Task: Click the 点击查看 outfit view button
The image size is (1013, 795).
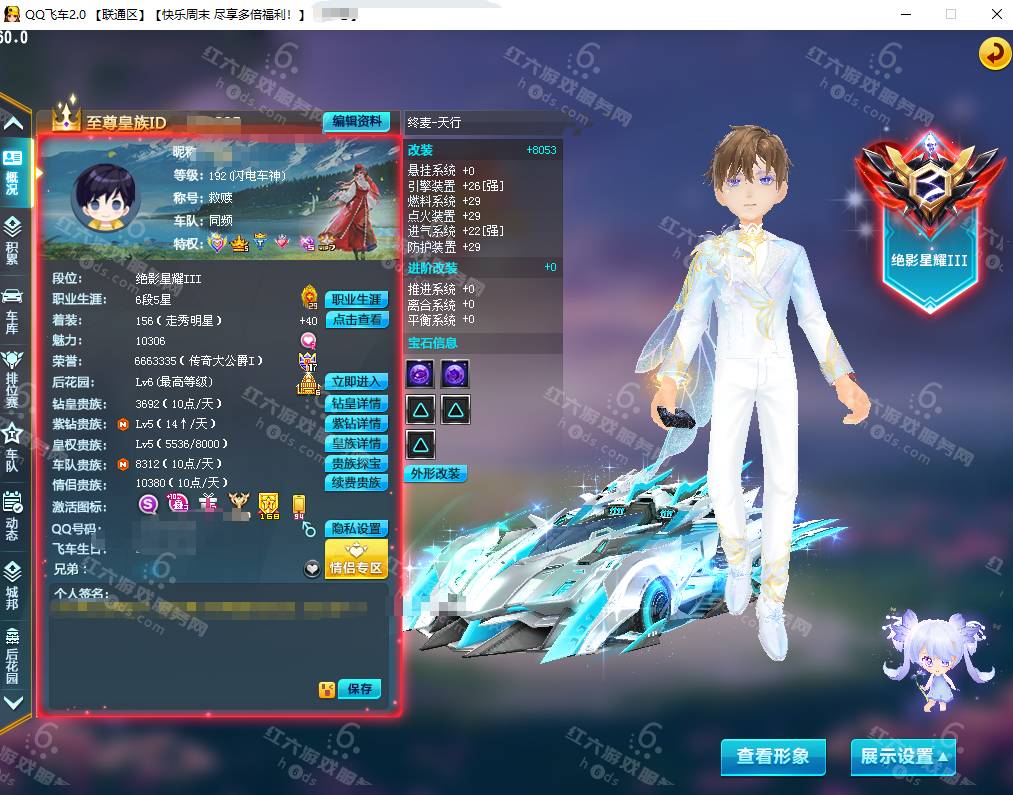Action: point(357,320)
